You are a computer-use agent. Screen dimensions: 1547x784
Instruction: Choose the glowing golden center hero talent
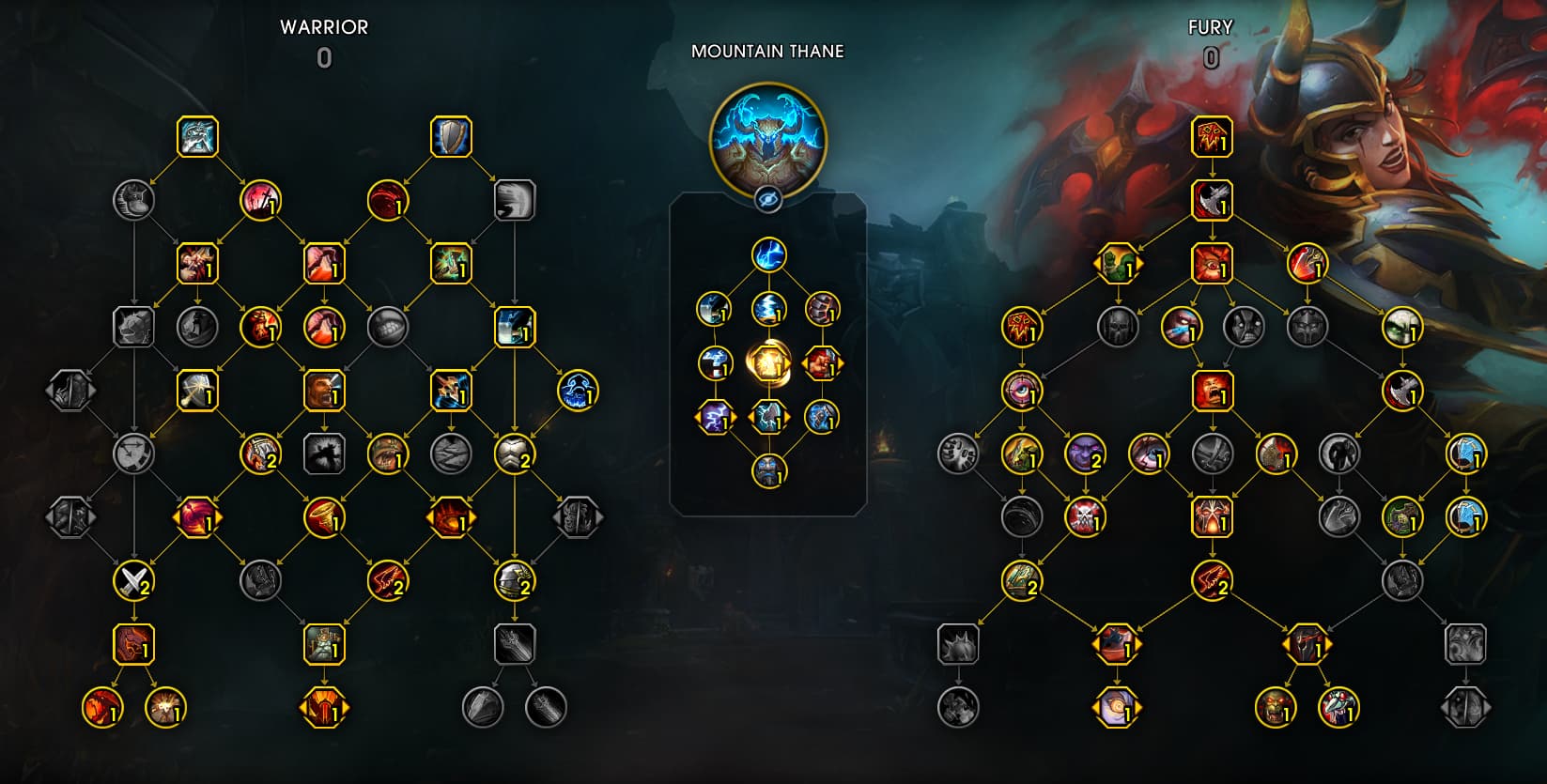(x=768, y=362)
